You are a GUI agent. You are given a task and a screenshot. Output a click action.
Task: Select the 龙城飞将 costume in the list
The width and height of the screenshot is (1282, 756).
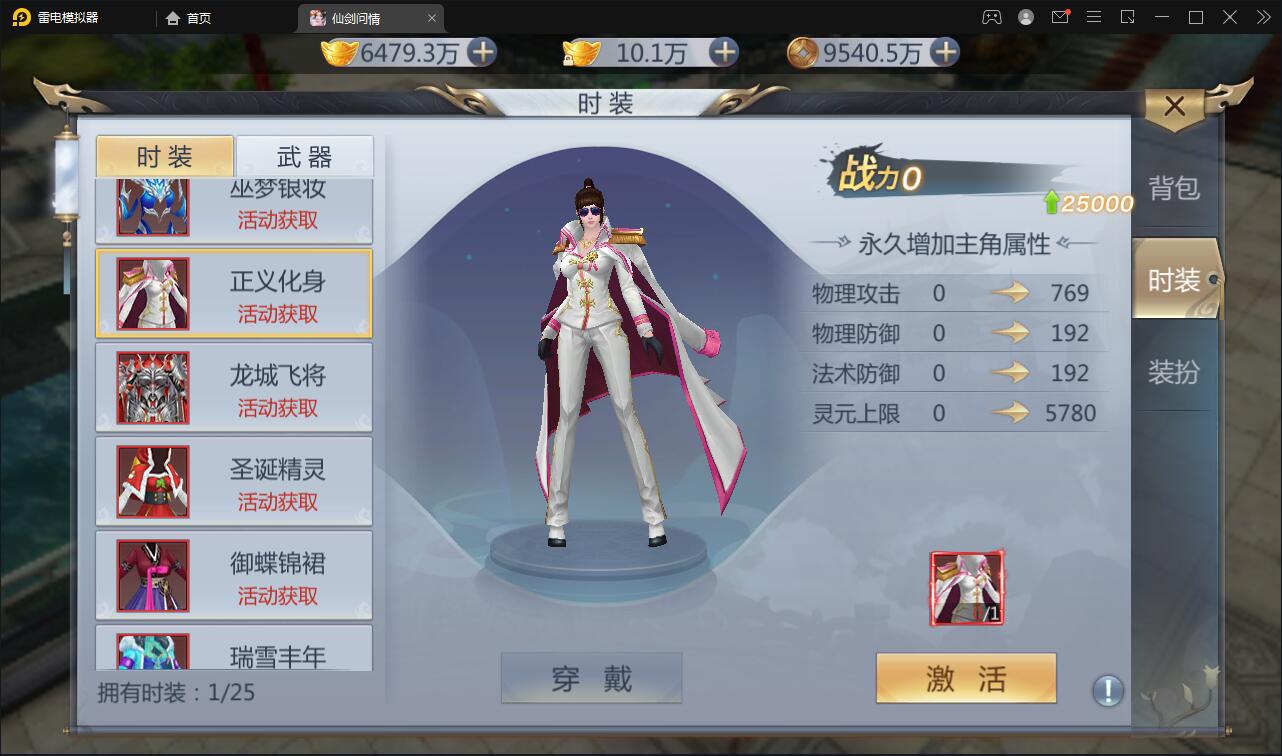tap(233, 387)
